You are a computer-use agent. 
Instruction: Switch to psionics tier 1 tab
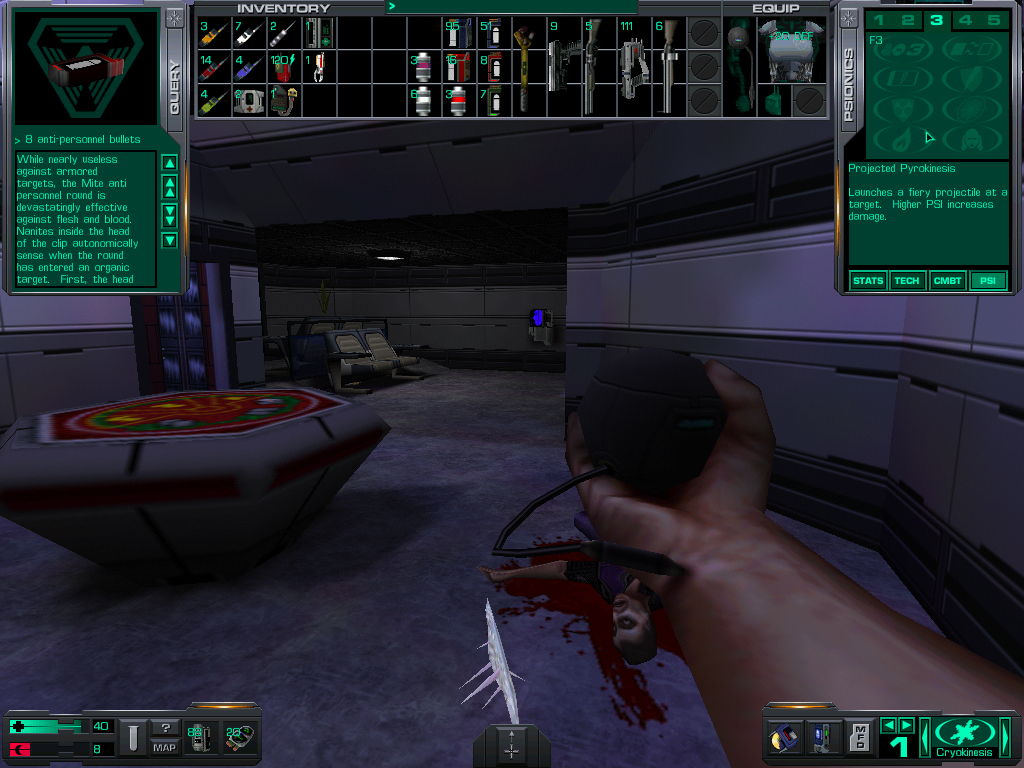point(879,20)
